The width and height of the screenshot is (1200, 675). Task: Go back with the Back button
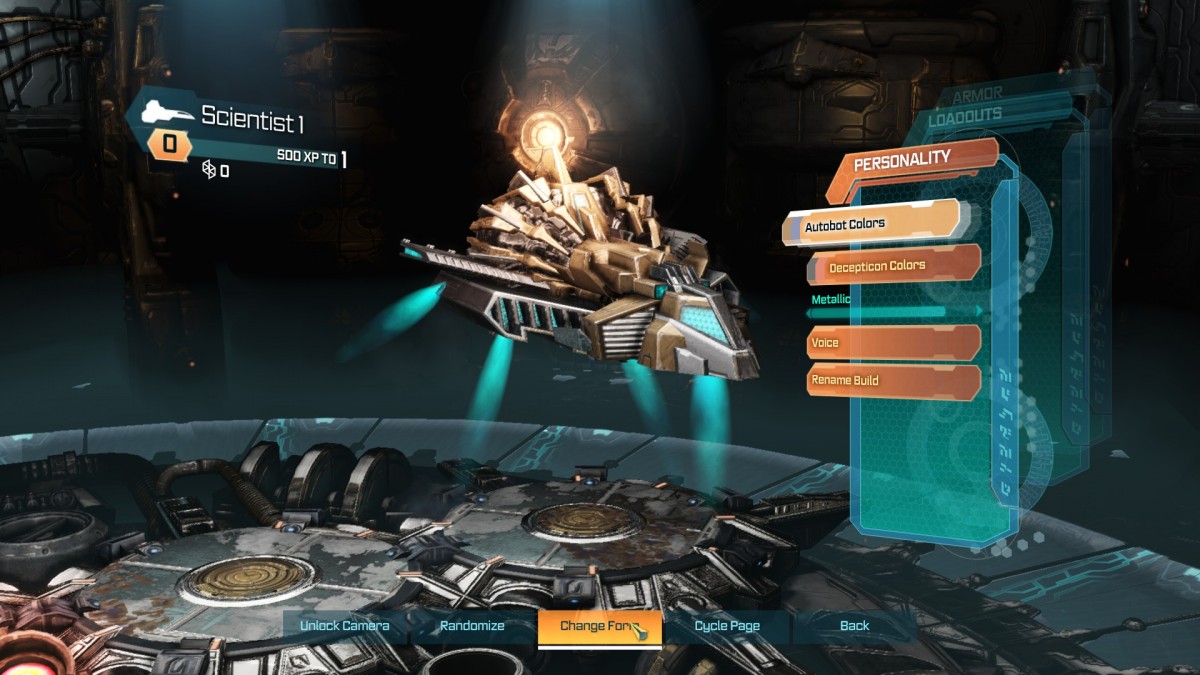coord(854,626)
